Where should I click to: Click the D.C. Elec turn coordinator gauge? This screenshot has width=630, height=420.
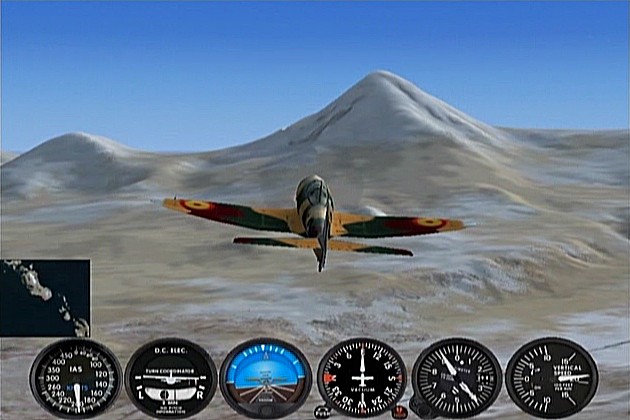[170, 379]
